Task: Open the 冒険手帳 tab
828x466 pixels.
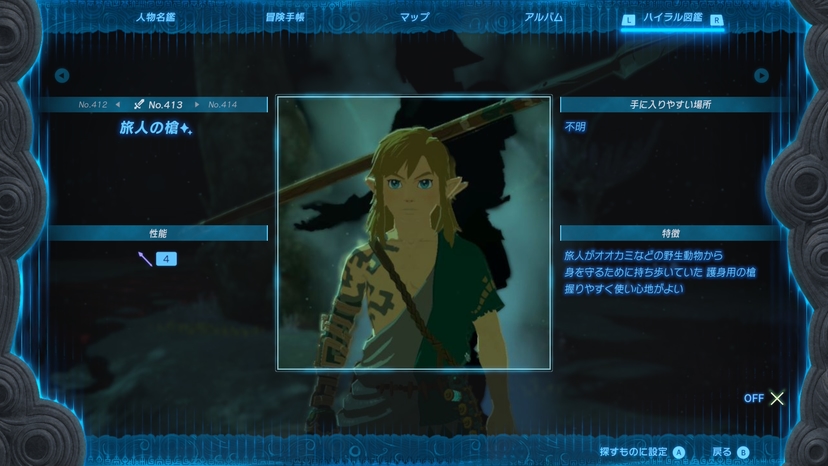Action: tap(285, 18)
